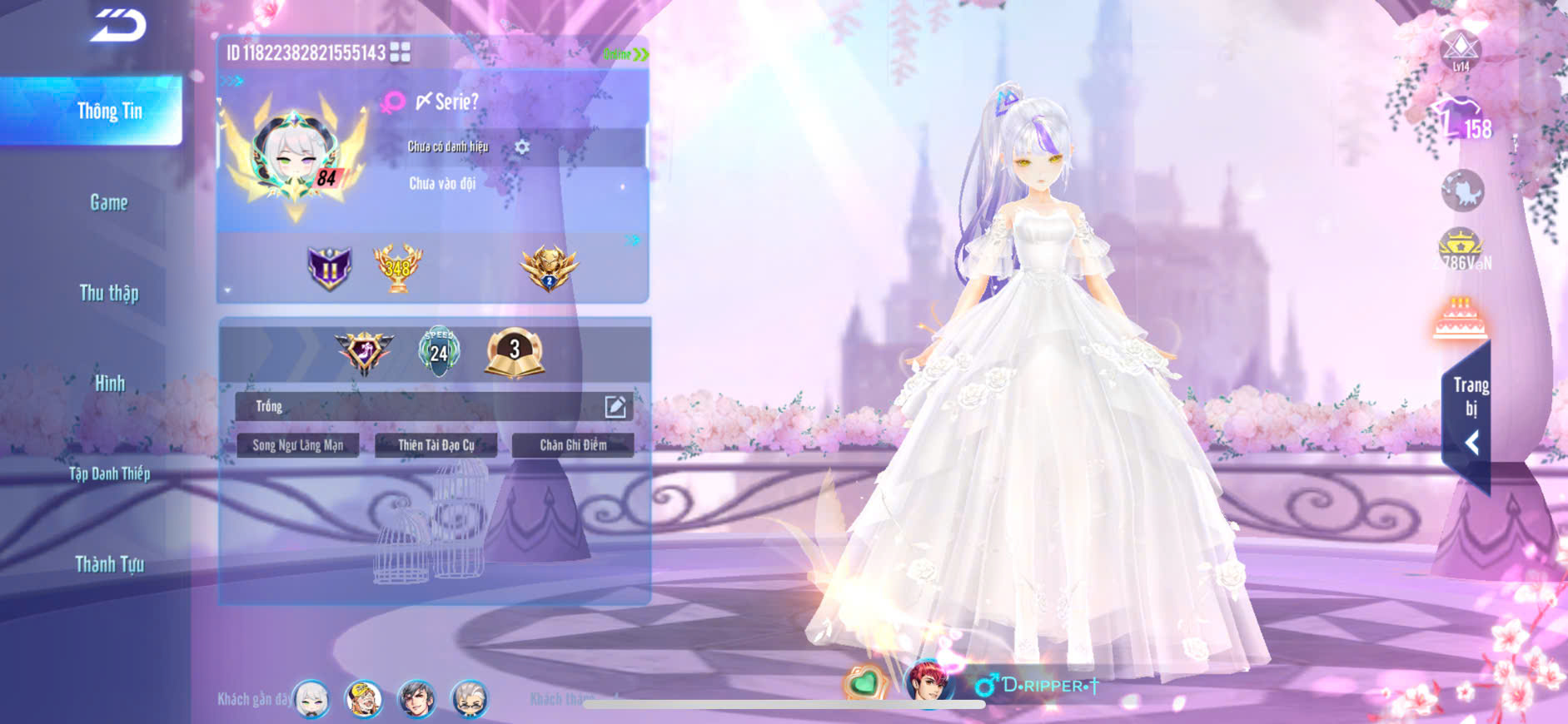Image resolution: width=1568 pixels, height=724 pixels.
Task: Go back using the top-left arrow
Action: pyautogui.click(x=119, y=25)
